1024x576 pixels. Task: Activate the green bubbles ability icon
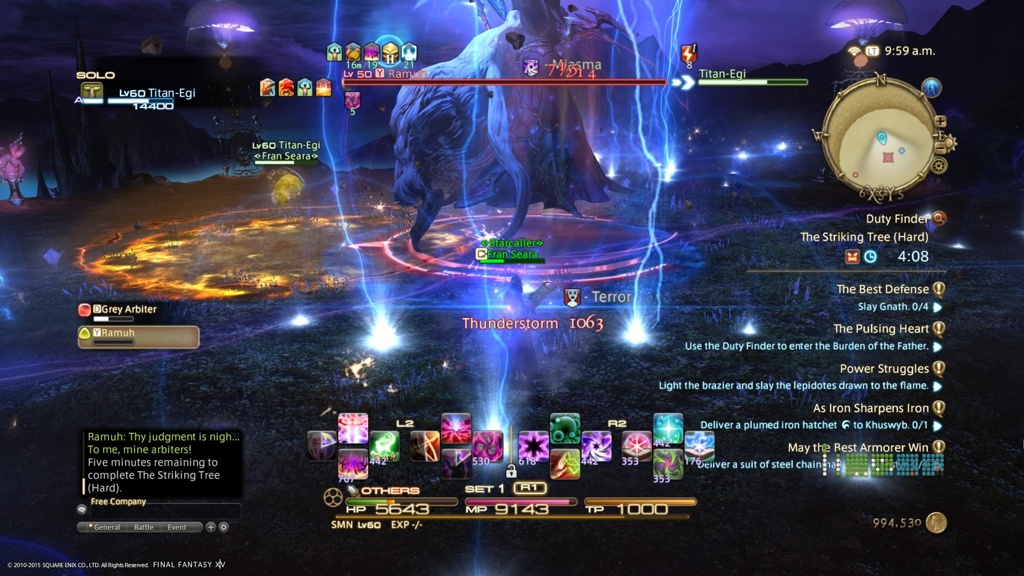coord(565,427)
